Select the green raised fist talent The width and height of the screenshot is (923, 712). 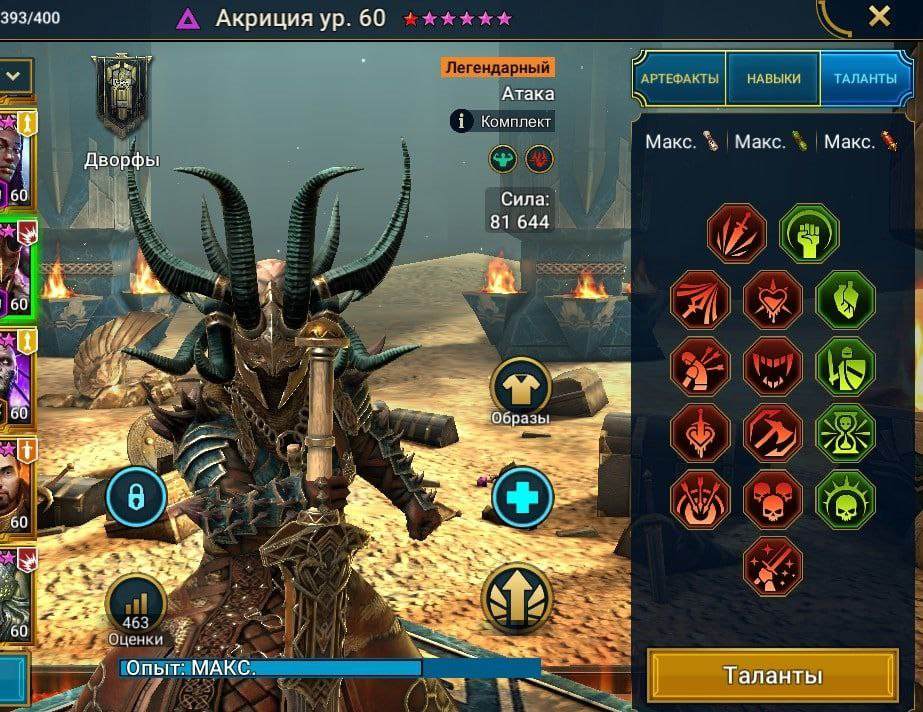[x=809, y=234]
